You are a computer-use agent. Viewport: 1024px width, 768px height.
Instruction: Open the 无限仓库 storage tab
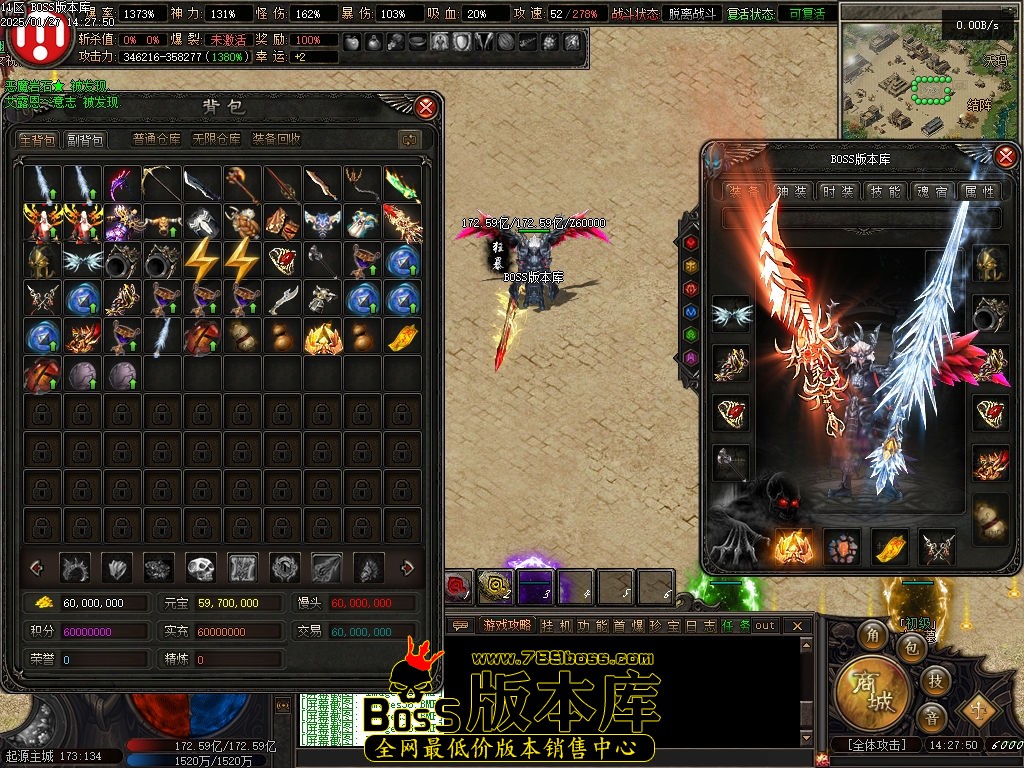[216, 140]
